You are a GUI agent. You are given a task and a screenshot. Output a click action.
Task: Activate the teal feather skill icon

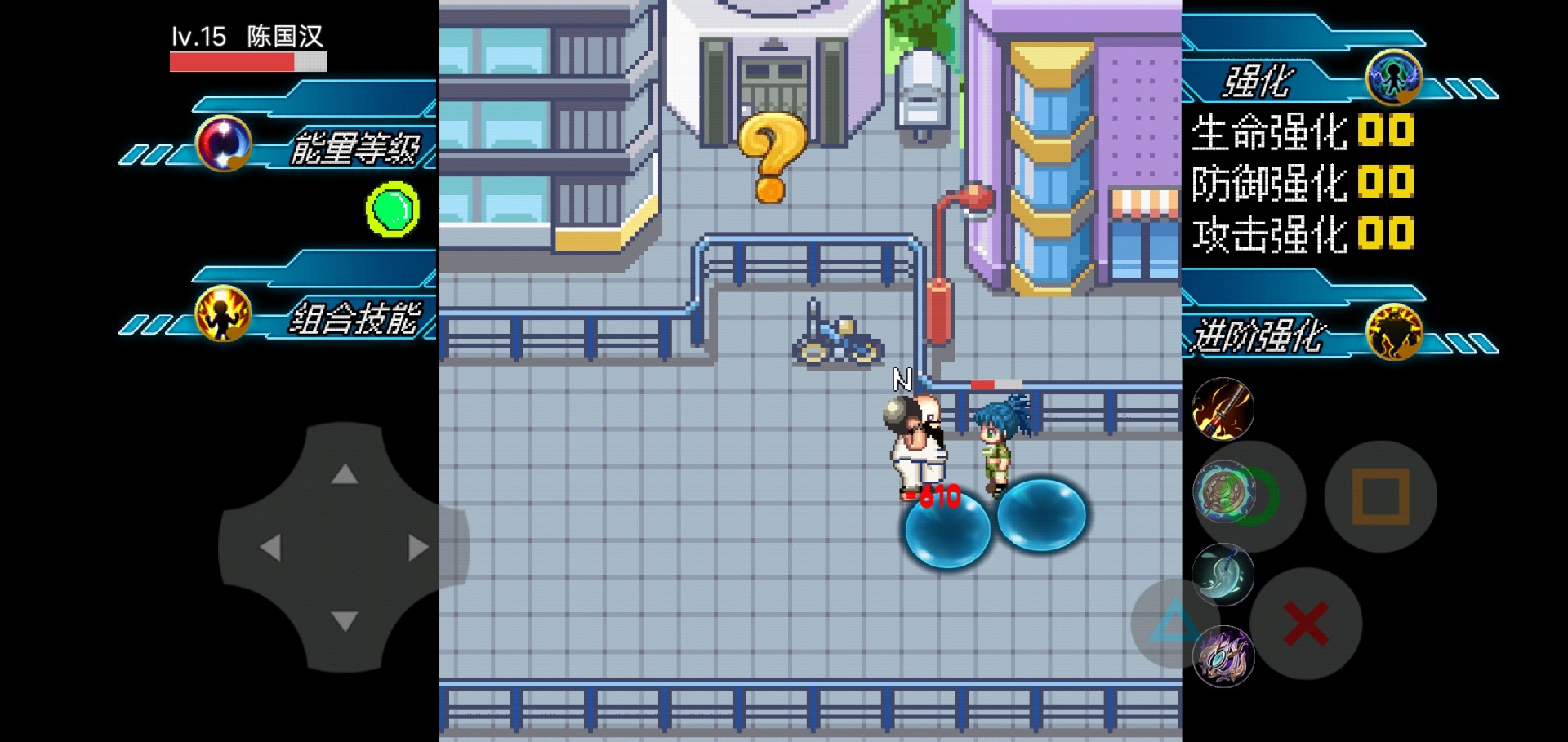[x=1223, y=575]
